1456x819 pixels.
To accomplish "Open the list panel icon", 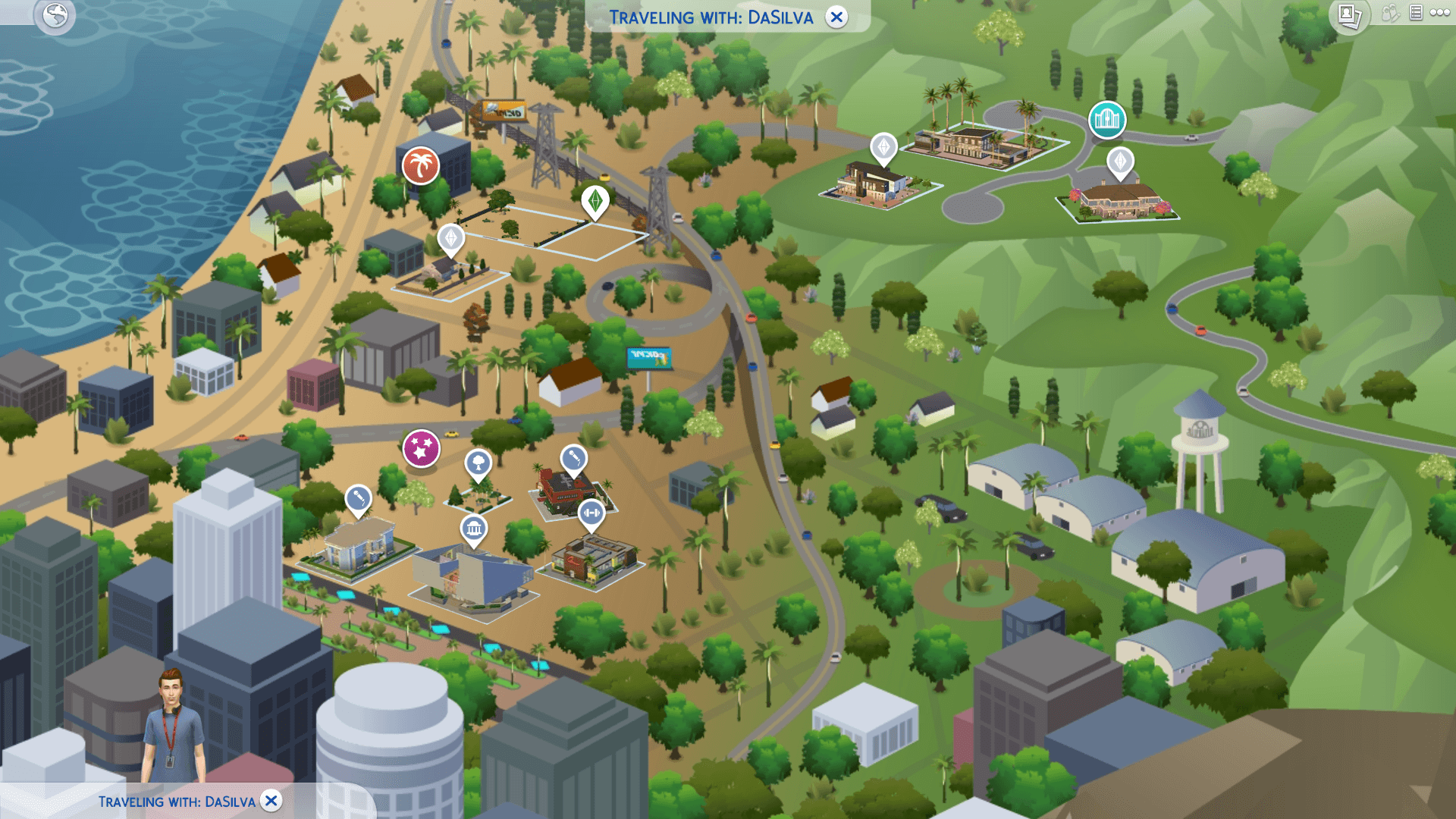I will point(1416,13).
